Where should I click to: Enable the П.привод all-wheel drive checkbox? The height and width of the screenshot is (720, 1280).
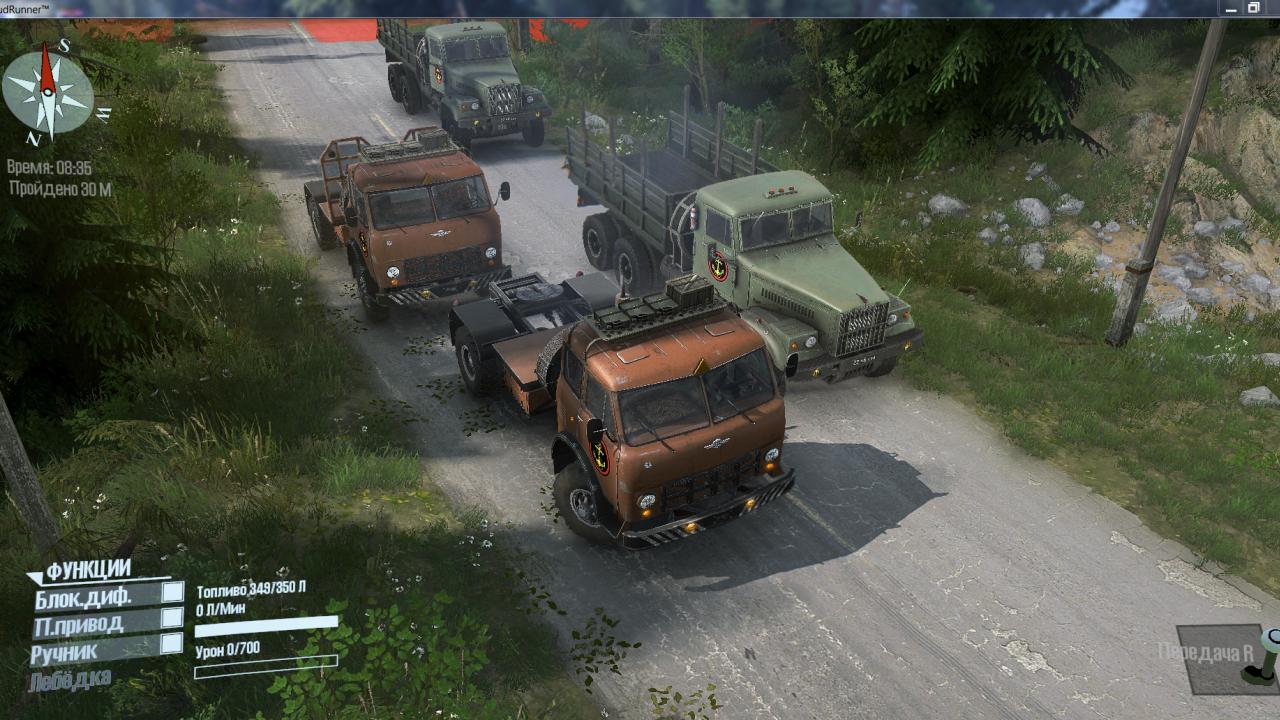pyautogui.click(x=173, y=618)
